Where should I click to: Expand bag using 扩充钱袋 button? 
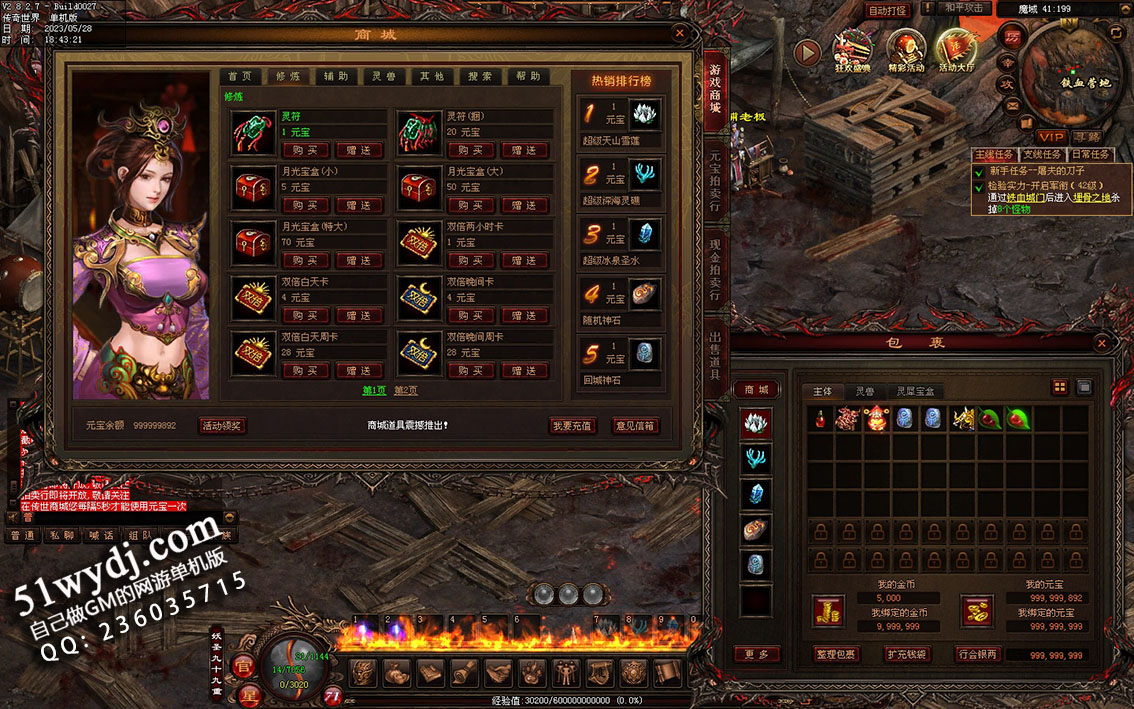pos(906,654)
